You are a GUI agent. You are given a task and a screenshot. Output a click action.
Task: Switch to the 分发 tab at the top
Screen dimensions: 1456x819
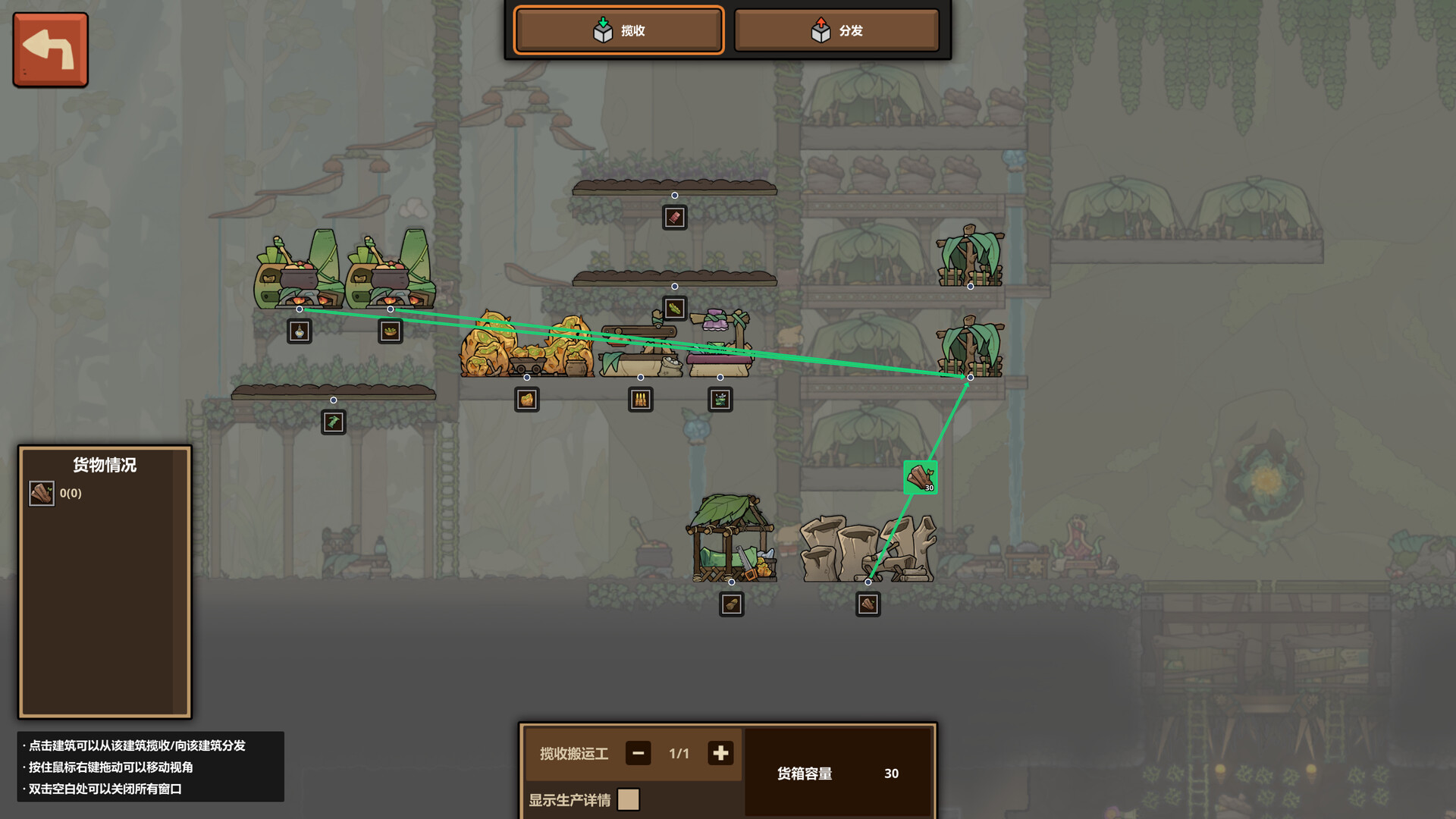click(x=837, y=30)
